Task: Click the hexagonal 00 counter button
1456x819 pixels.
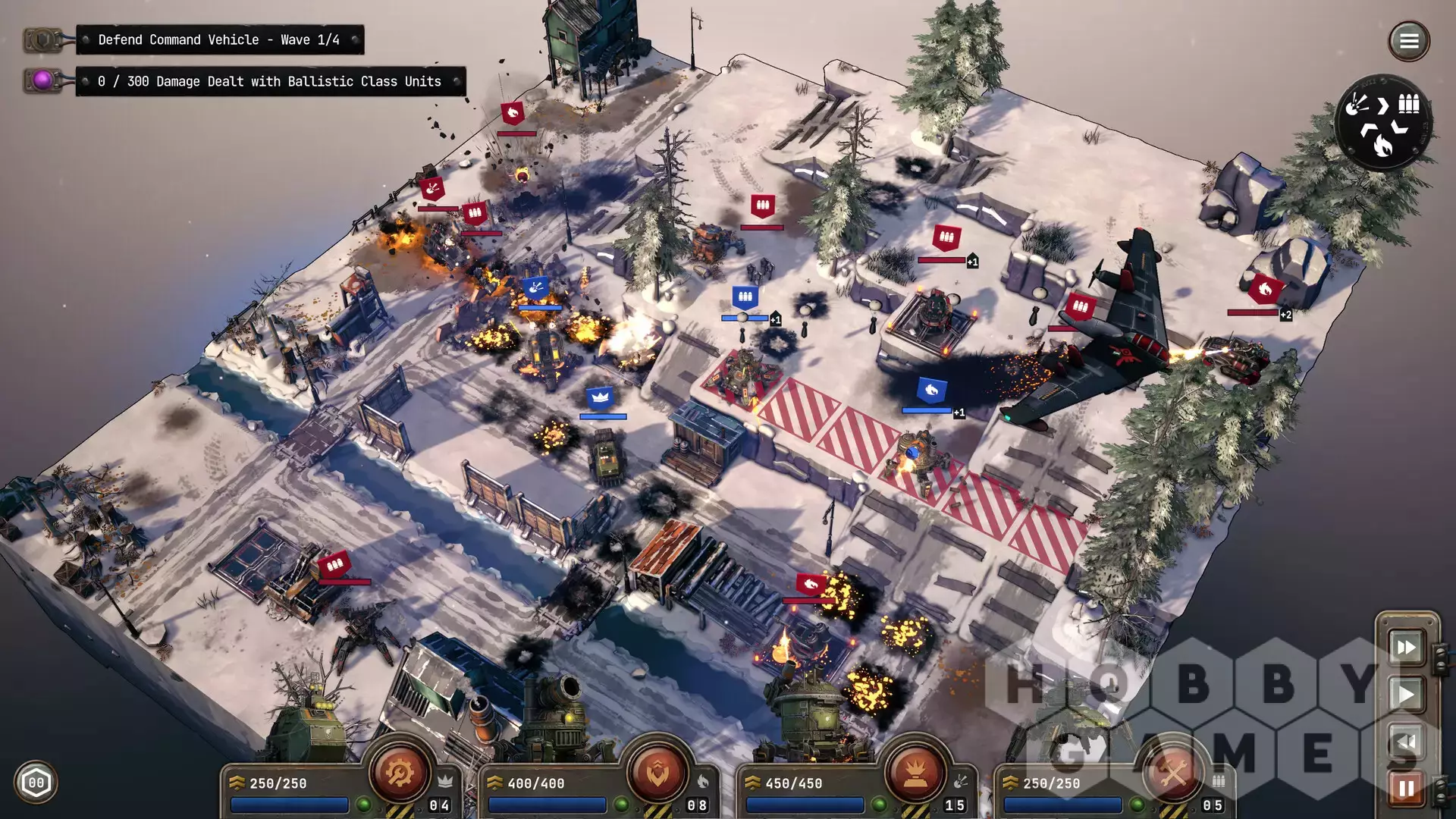Action: [x=36, y=783]
